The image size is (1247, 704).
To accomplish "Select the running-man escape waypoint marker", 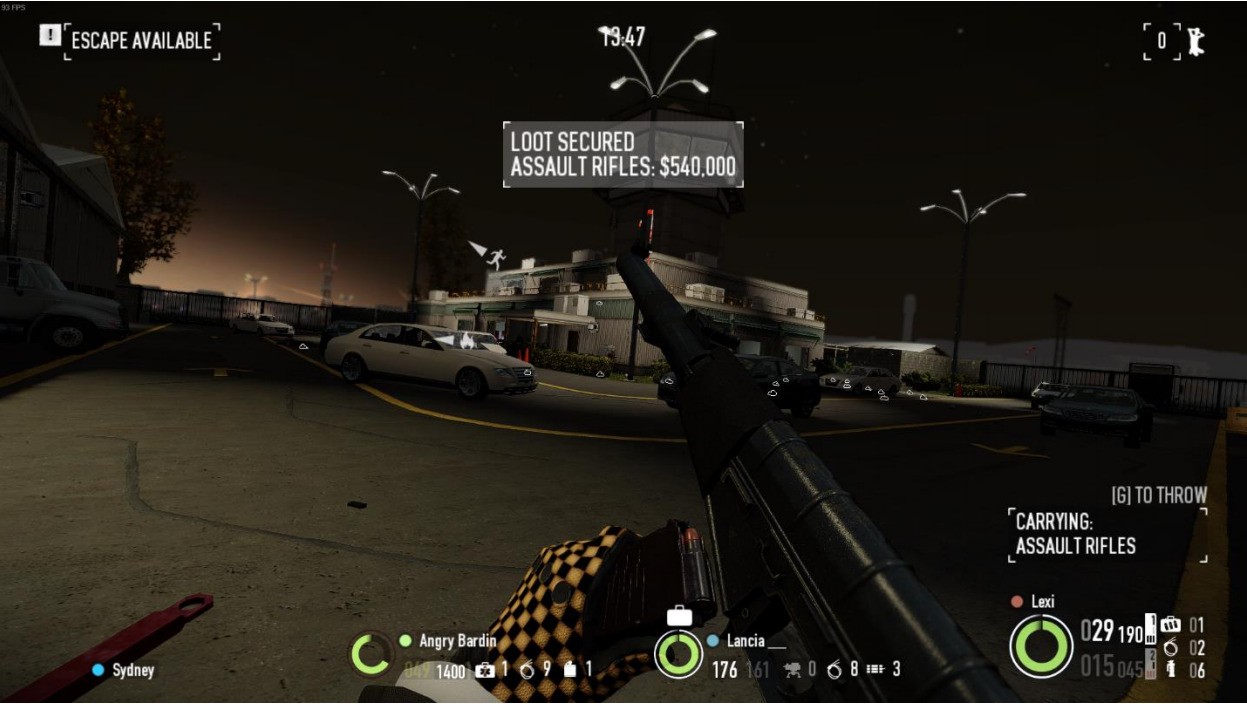I will point(495,259).
